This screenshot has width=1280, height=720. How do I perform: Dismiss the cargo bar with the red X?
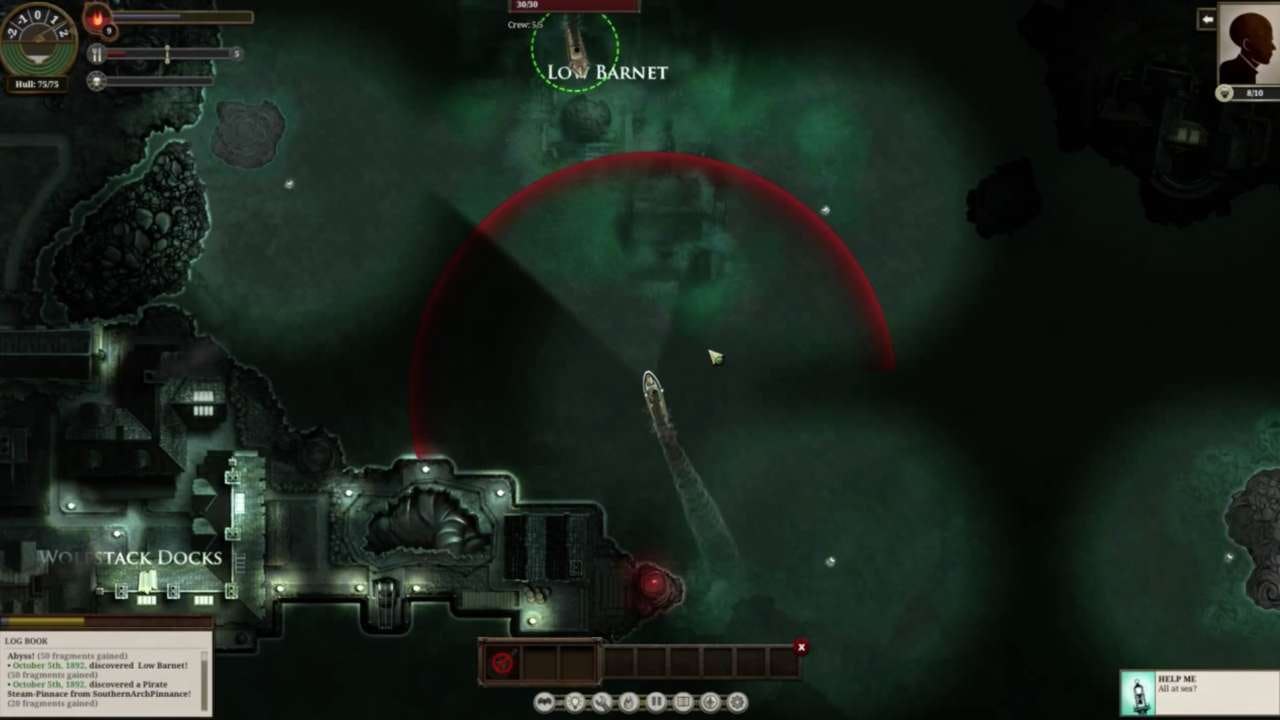pos(801,647)
